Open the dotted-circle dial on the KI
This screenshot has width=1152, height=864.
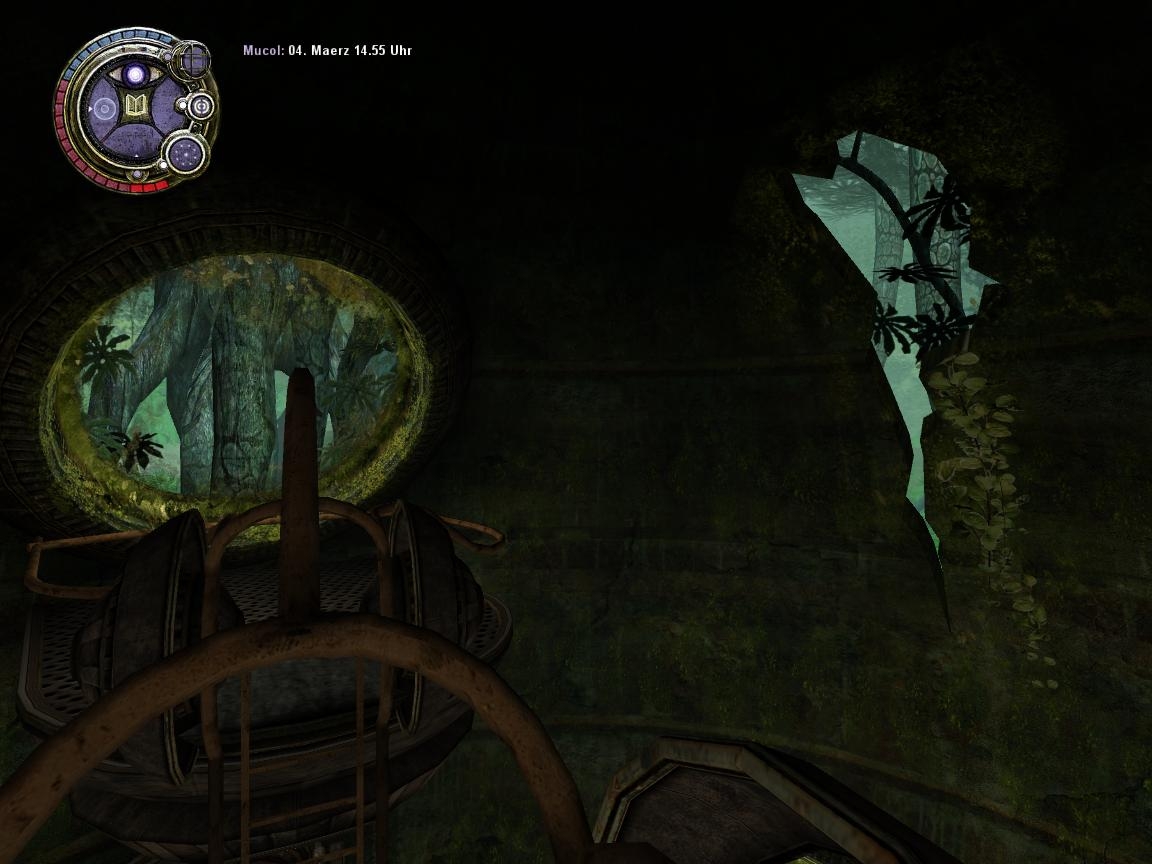coord(185,153)
